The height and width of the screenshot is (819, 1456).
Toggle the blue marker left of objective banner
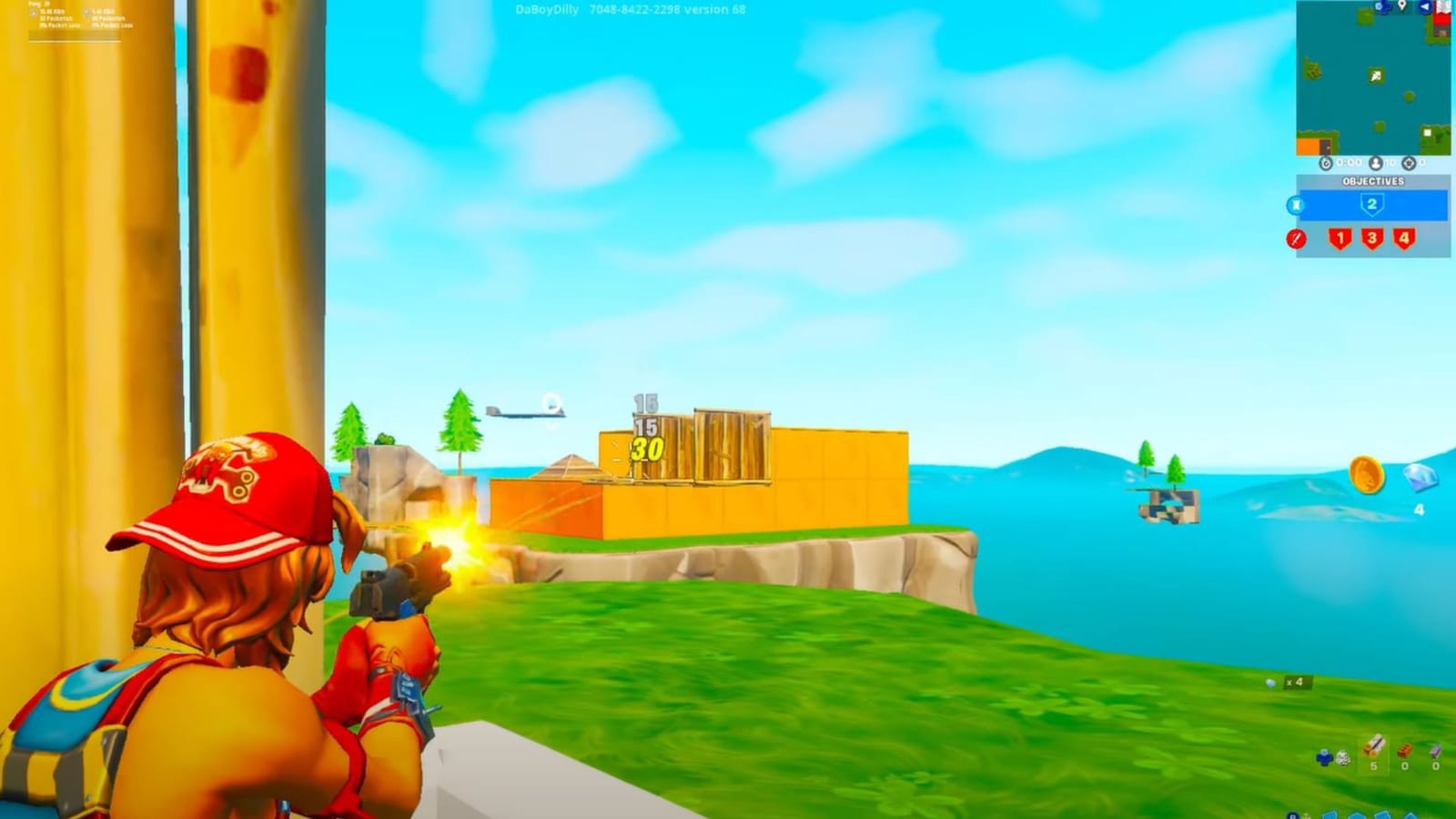point(1296,203)
